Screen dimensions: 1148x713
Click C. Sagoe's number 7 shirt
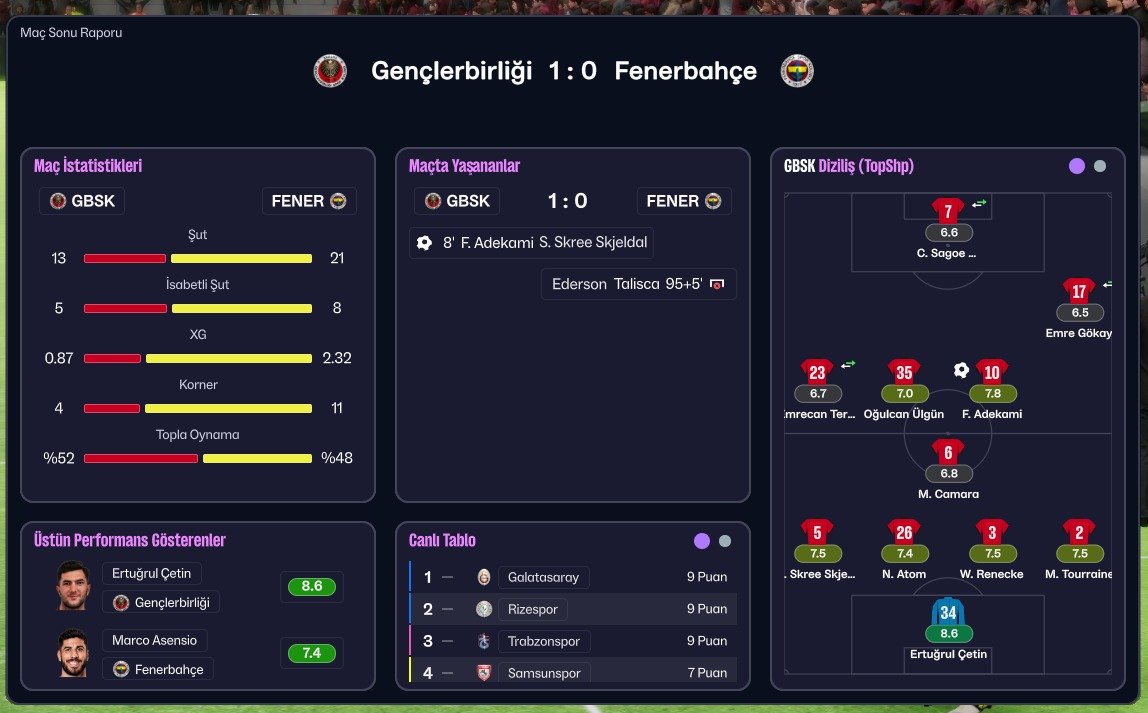tap(948, 211)
